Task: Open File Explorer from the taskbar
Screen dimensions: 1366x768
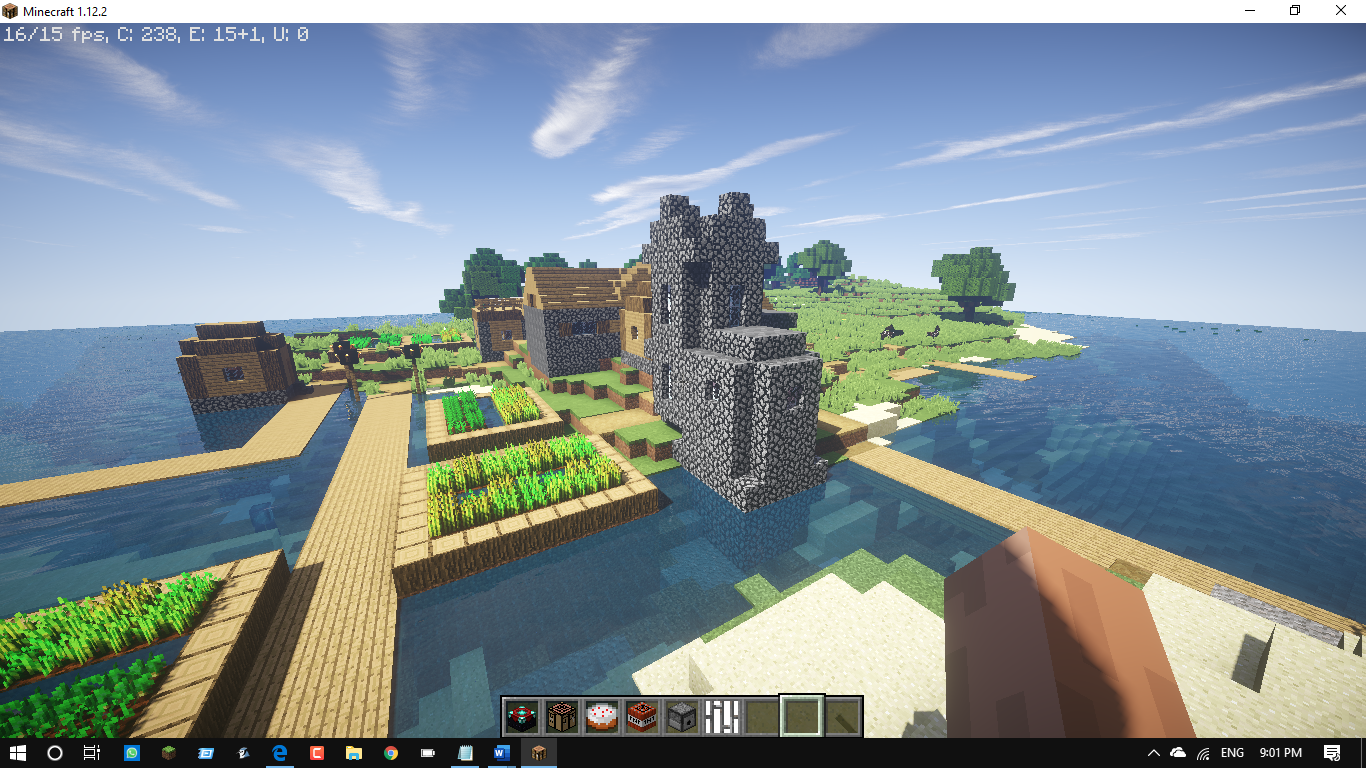Action: click(353, 753)
